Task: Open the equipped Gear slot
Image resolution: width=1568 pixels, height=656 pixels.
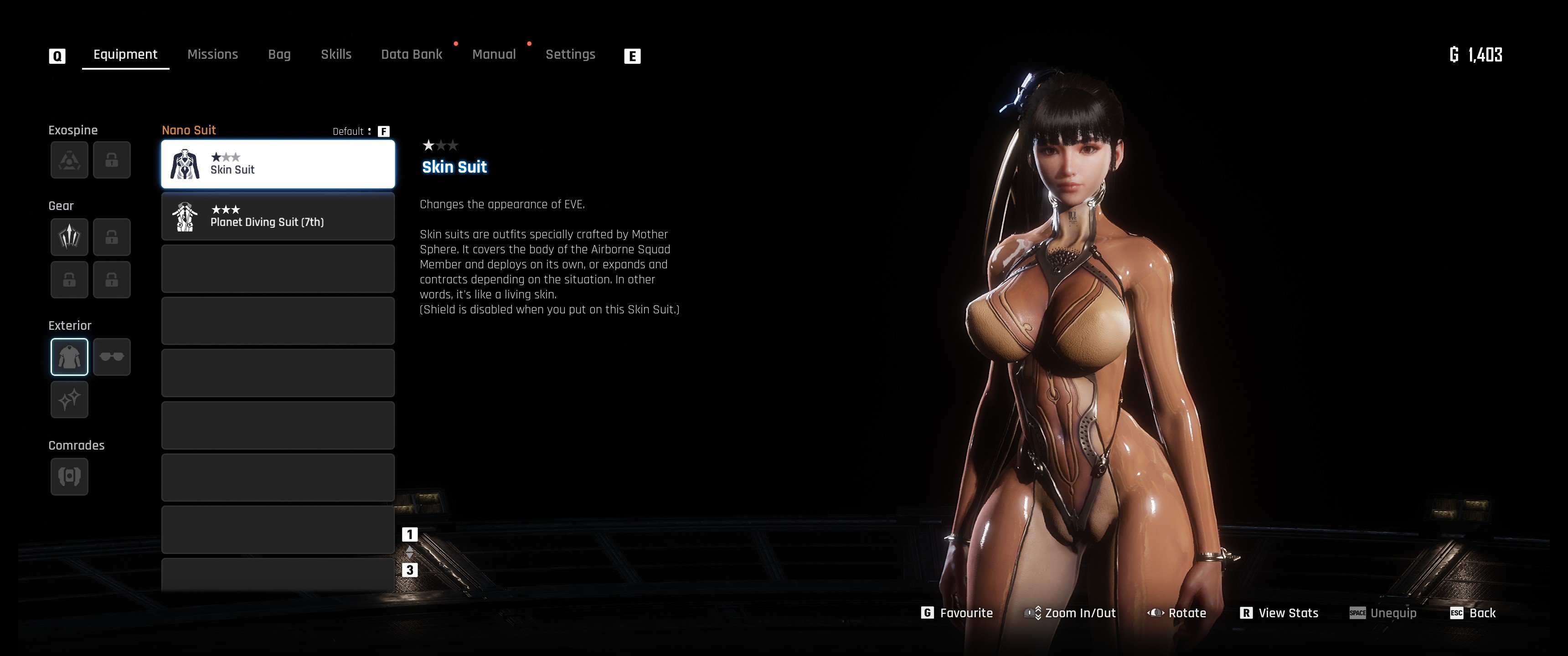Action: coord(69,237)
